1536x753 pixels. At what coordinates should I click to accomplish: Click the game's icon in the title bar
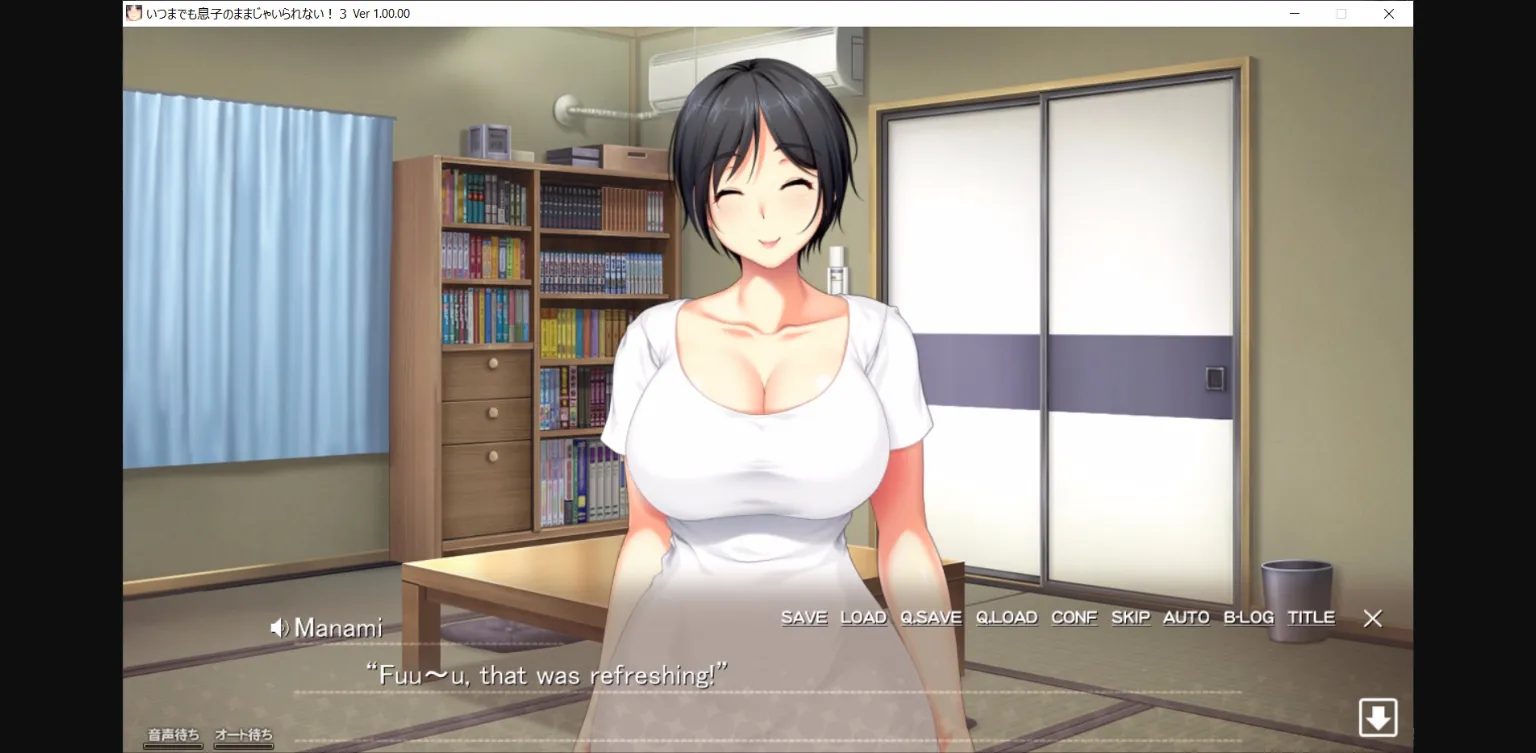click(132, 13)
